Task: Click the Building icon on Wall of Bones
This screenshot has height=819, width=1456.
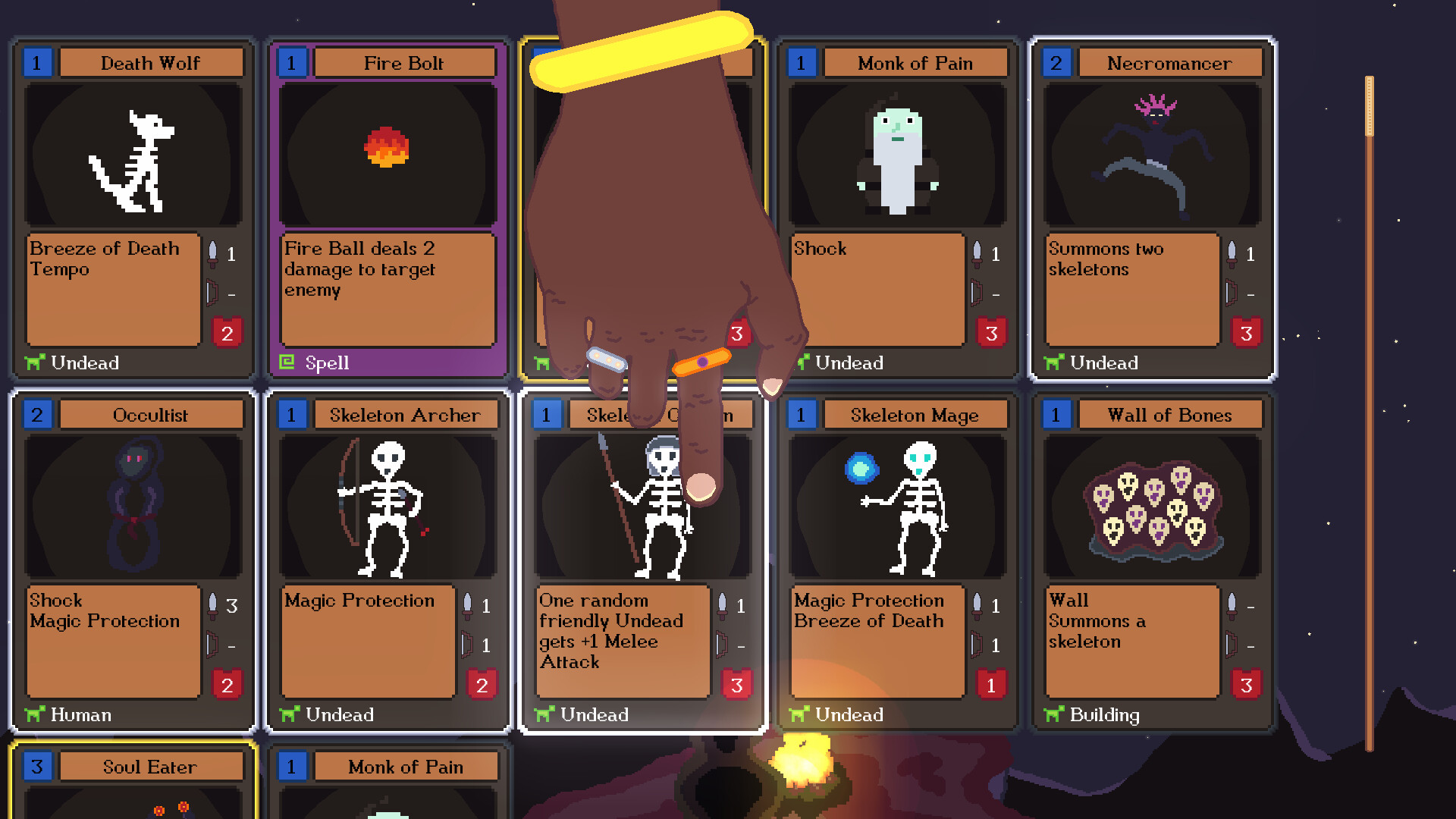Action: point(1054,714)
